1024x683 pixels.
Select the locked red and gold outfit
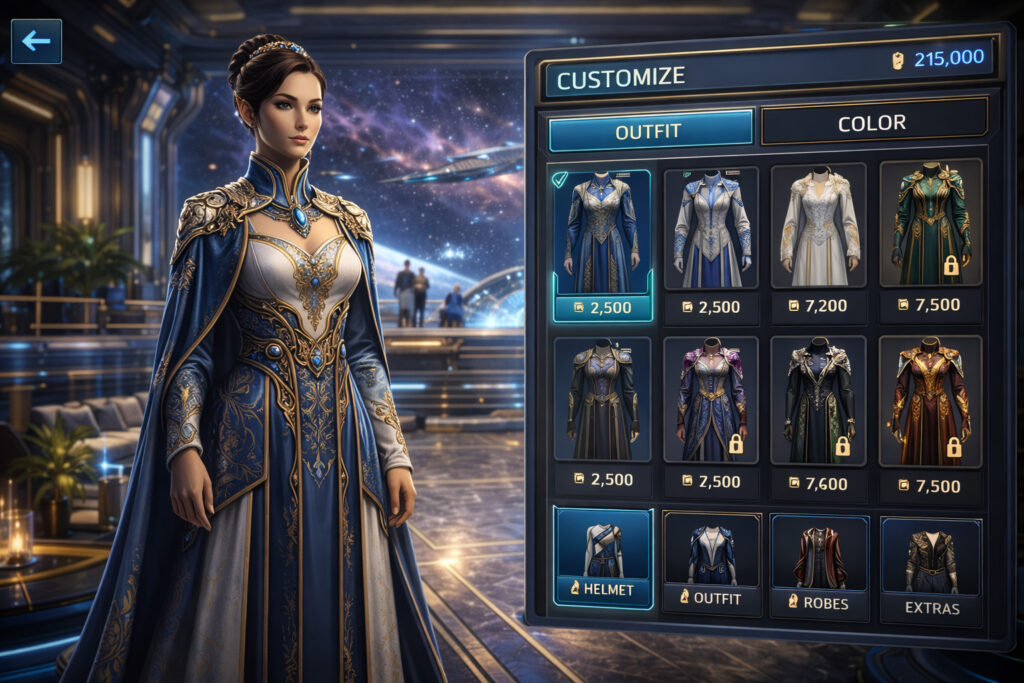930,400
